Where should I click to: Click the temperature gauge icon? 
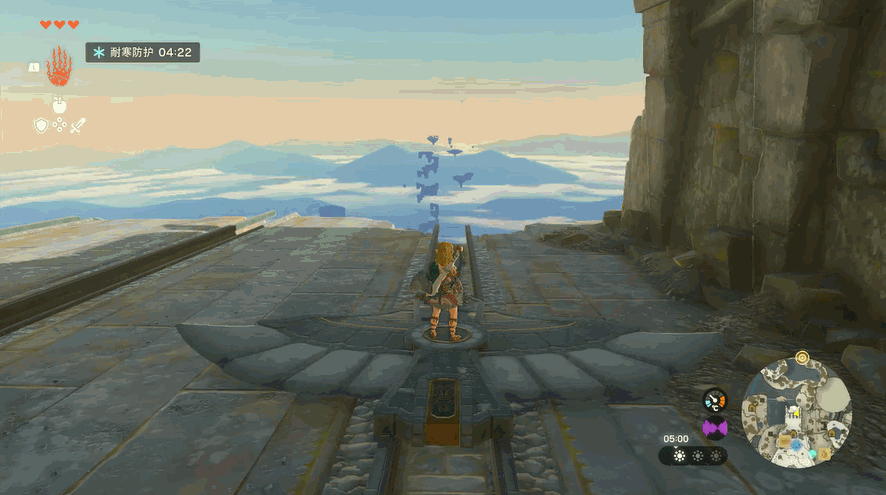point(714,400)
